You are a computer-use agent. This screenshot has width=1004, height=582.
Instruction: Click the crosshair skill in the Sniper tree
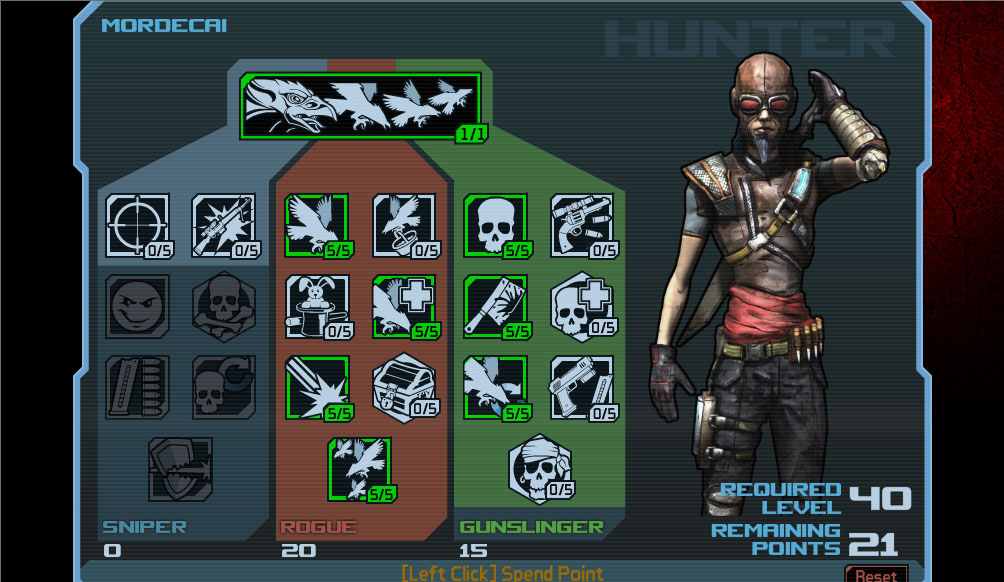pos(137,225)
